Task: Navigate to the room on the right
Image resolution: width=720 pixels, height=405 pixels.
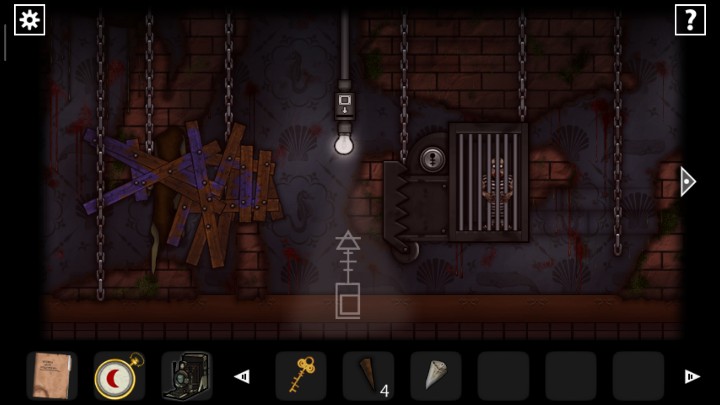Action: click(687, 181)
